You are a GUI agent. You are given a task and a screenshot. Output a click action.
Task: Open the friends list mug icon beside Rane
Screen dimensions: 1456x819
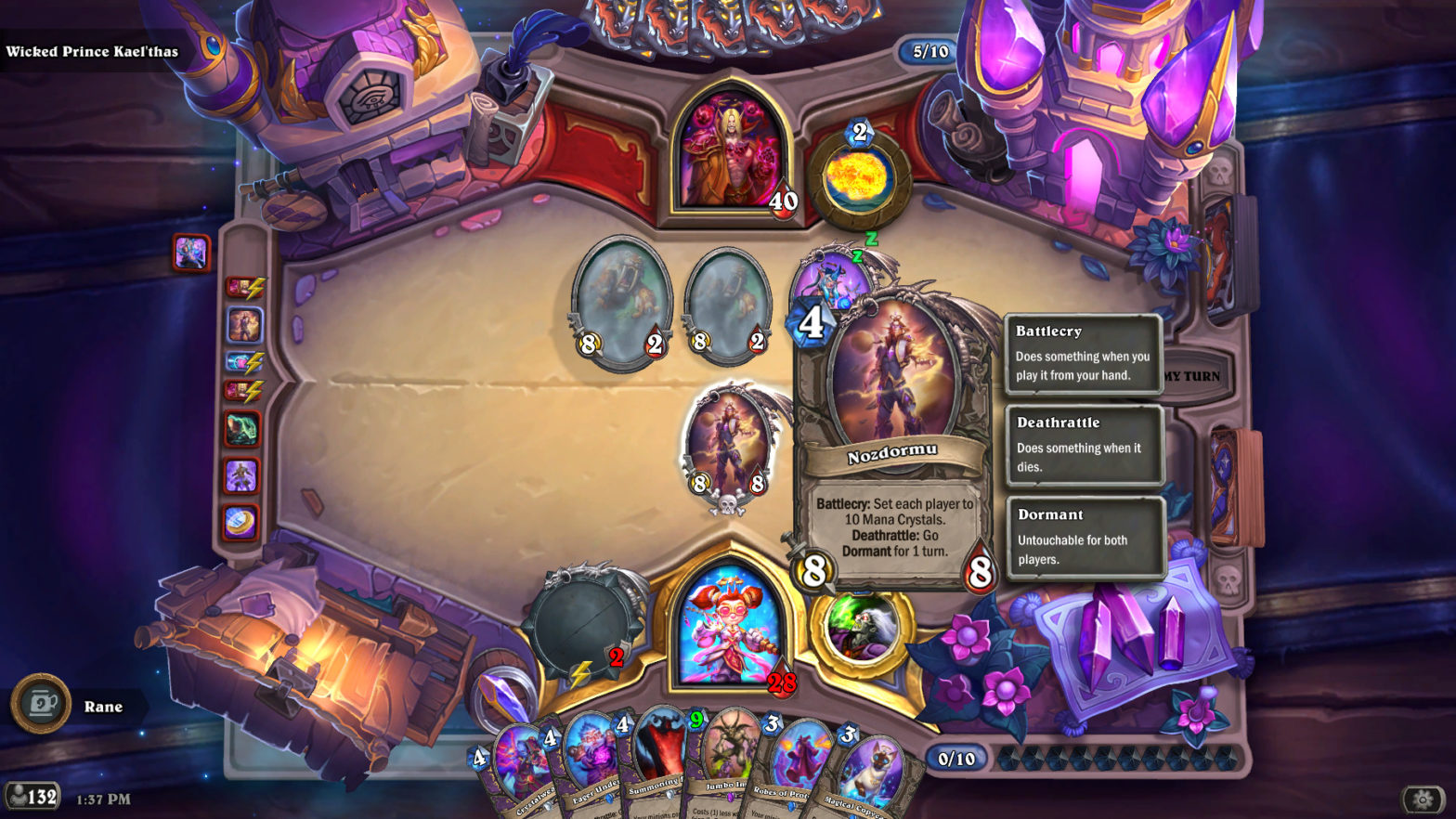tap(39, 705)
